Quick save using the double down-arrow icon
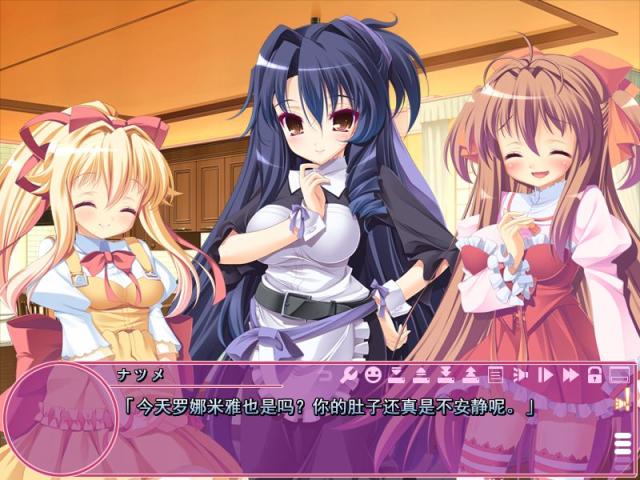The image size is (640, 480). pyautogui.click(x=446, y=375)
